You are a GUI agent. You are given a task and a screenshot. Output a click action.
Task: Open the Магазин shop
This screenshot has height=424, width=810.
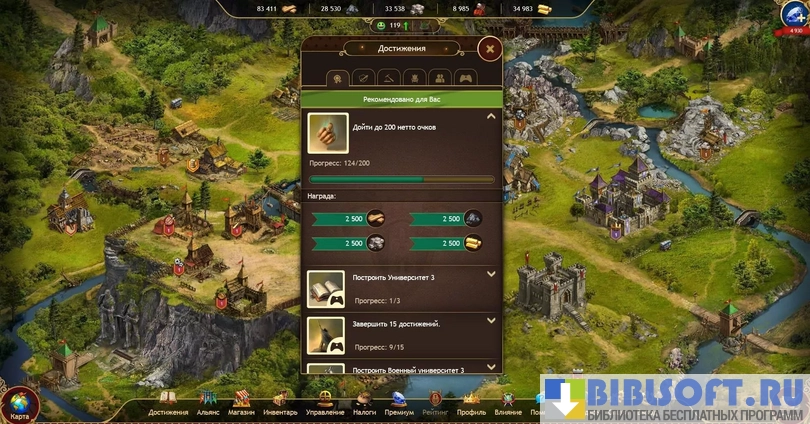241,403
